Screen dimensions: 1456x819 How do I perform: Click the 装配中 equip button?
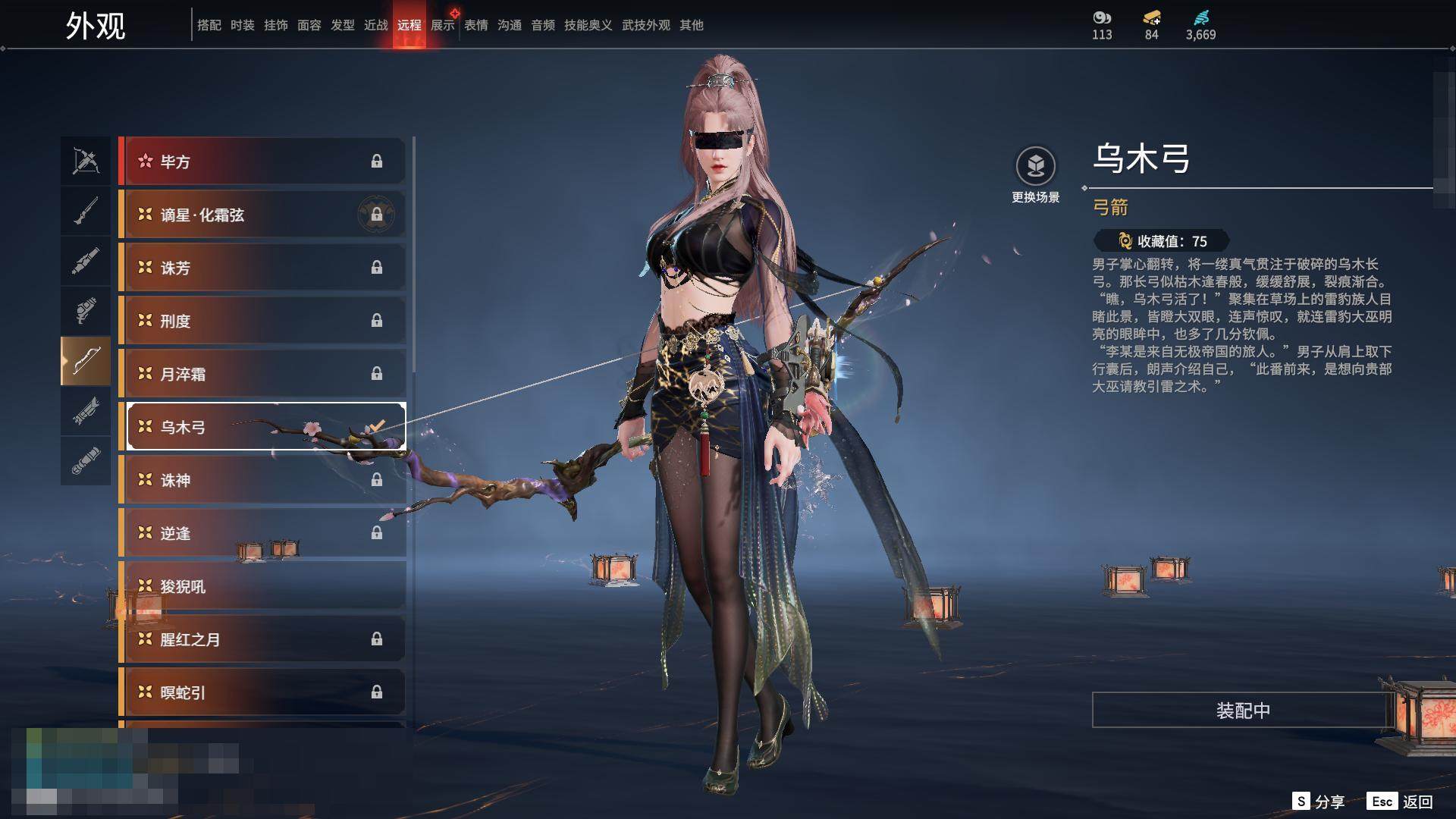click(x=1242, y=711)
